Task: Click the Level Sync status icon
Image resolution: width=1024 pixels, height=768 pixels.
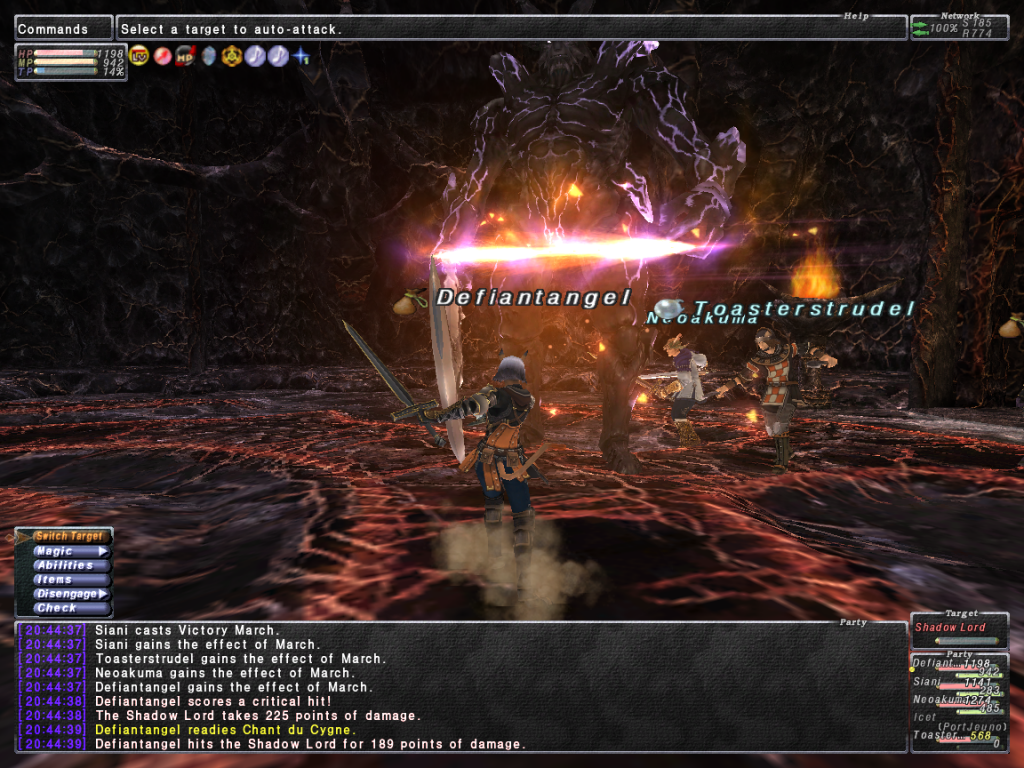Action: pos(139,55)
